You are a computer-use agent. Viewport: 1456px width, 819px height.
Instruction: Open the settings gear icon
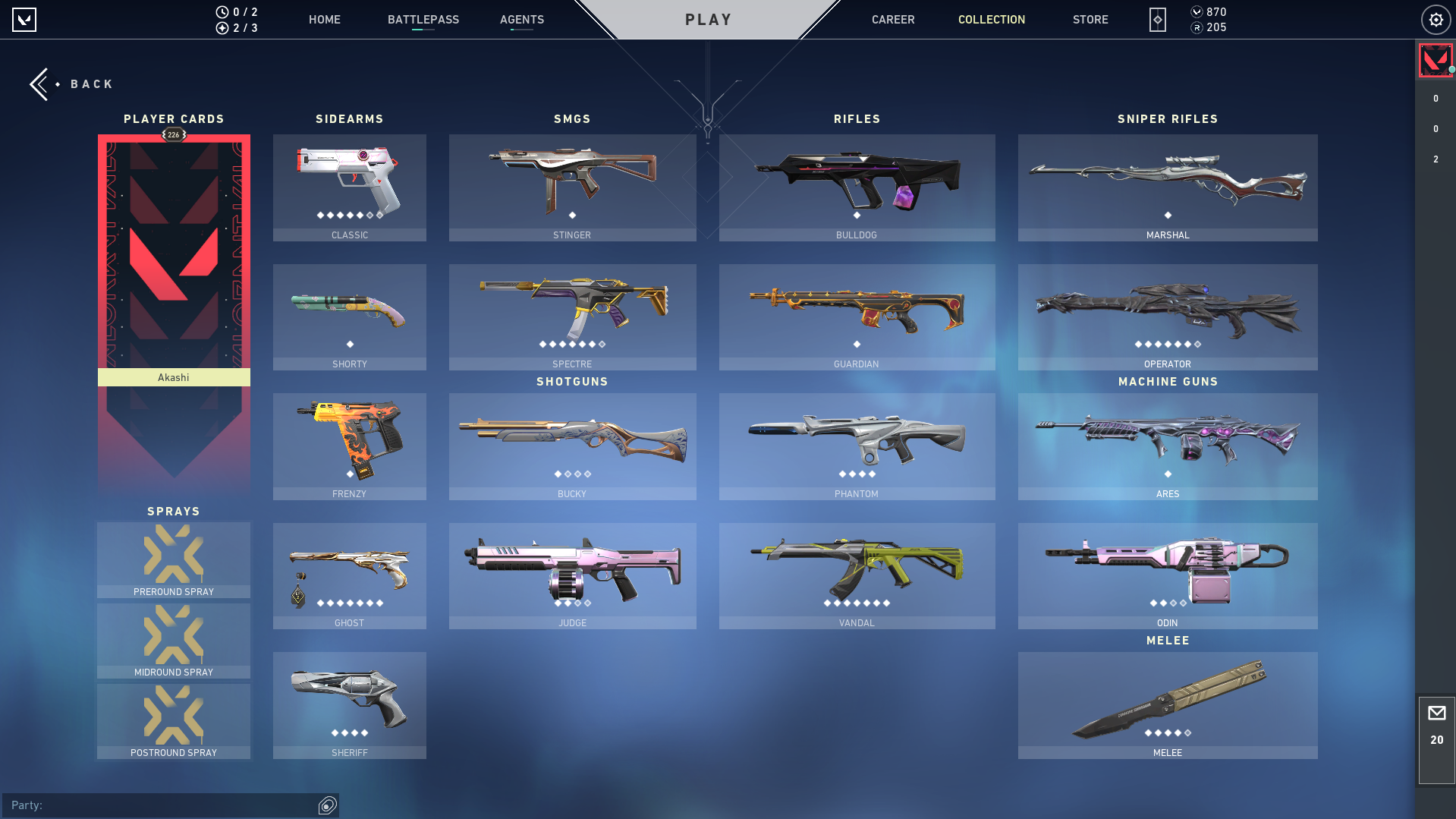[x=1436, y=20]
